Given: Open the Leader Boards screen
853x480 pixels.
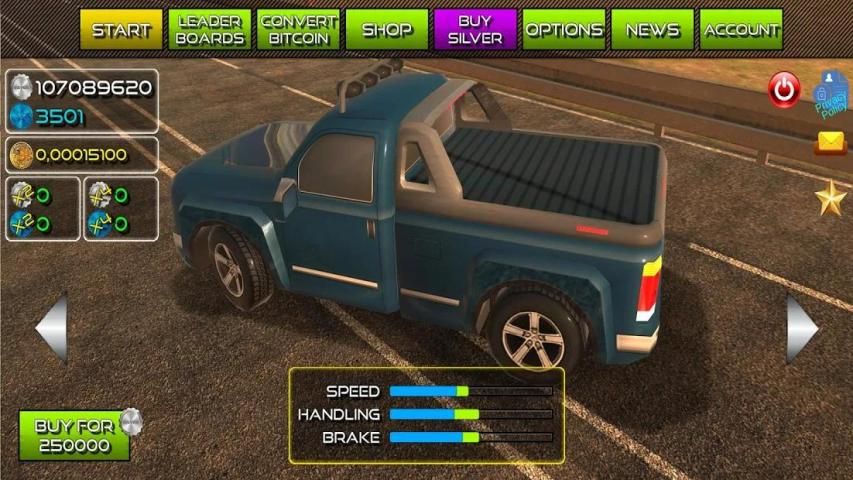Looking at the screenshot, I should pyautogui.click(x=209, y=30).
